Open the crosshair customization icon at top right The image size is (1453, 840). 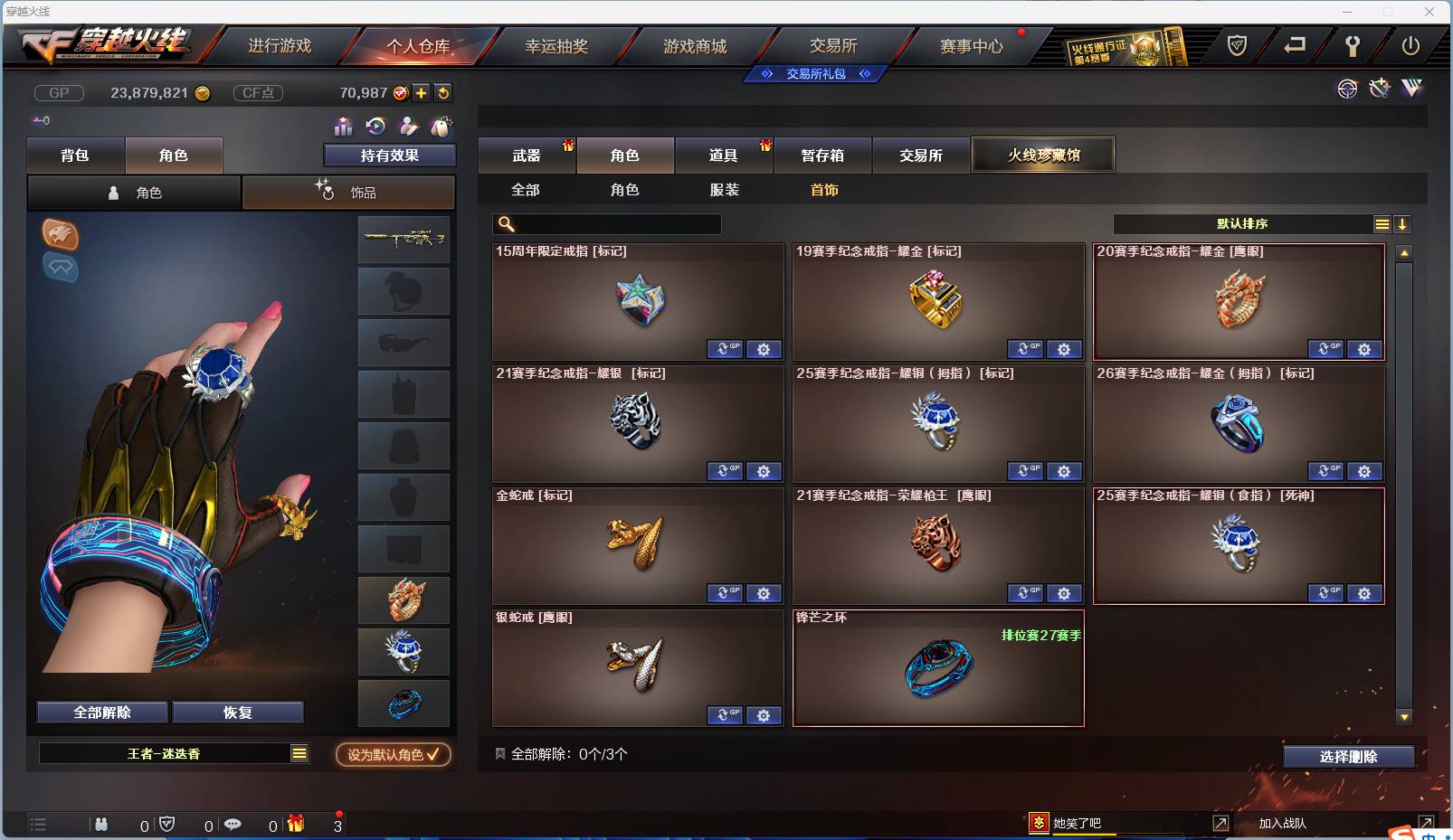point(1348,90)
